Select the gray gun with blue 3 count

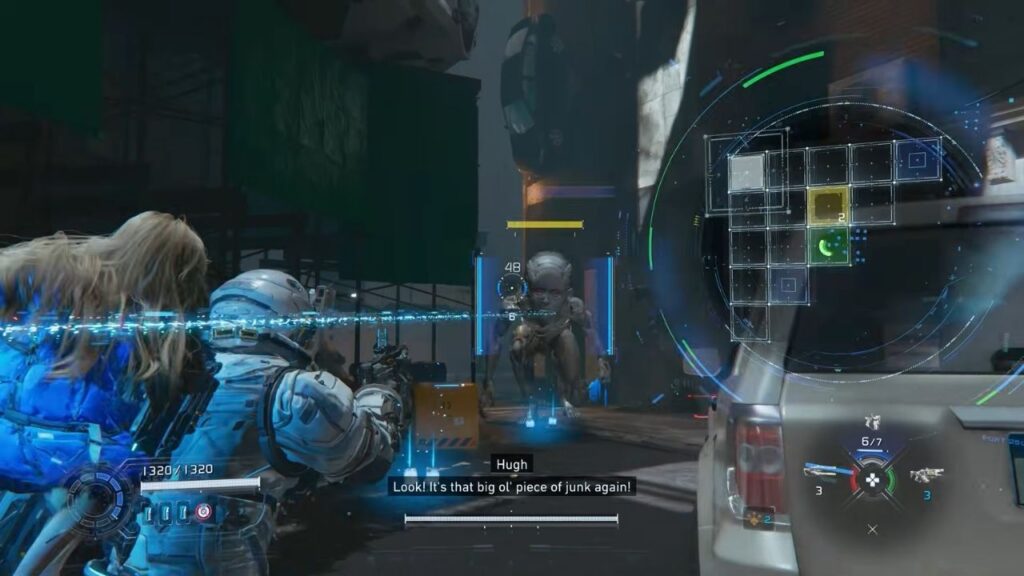click(x=927, y=474)
